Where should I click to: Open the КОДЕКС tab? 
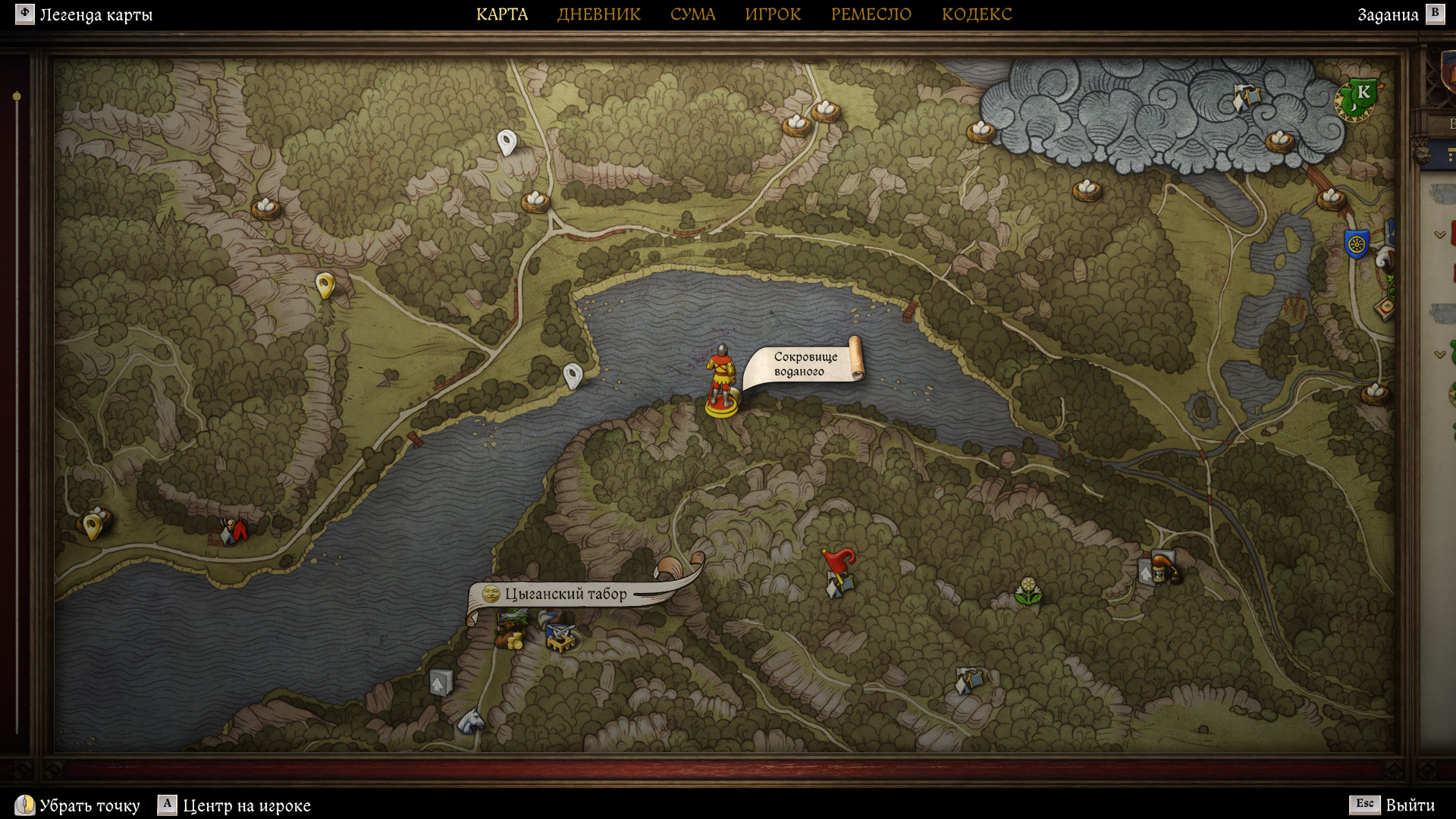point(977,14)
